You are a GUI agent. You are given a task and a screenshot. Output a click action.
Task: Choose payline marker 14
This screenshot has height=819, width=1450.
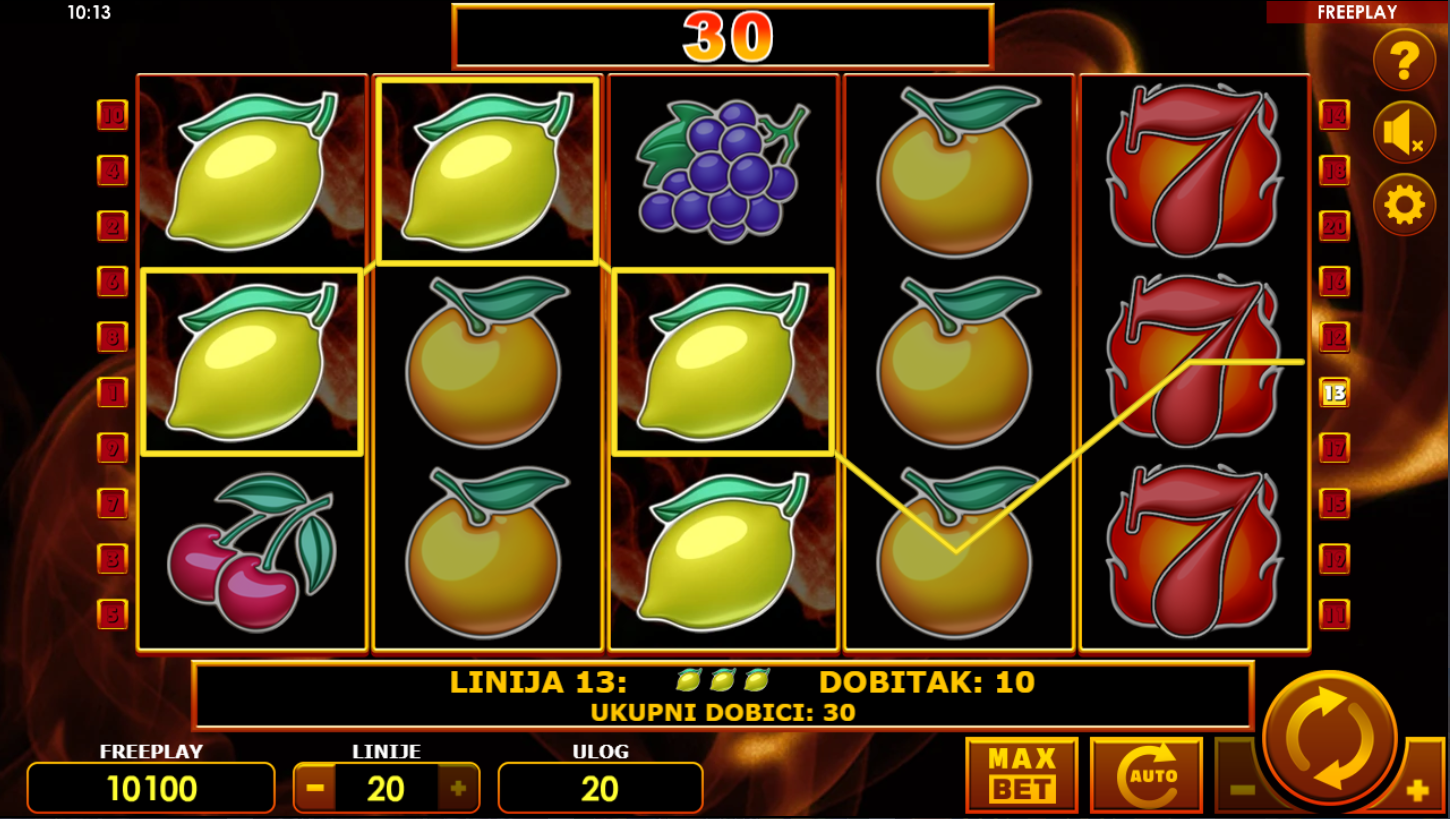pyautogui.click(x=1334, y=115)
